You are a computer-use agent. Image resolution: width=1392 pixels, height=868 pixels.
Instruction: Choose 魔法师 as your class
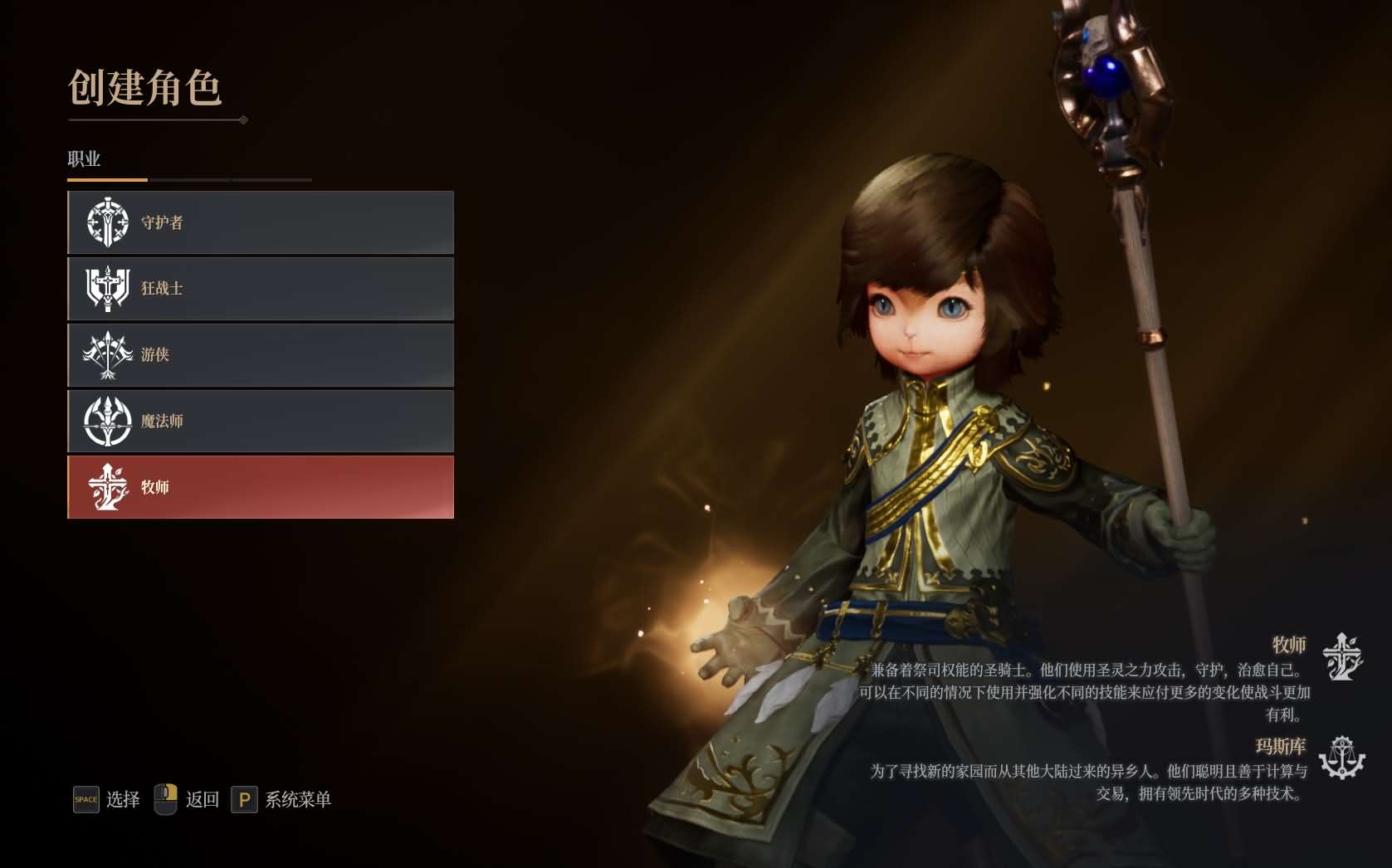coord(260,421)
